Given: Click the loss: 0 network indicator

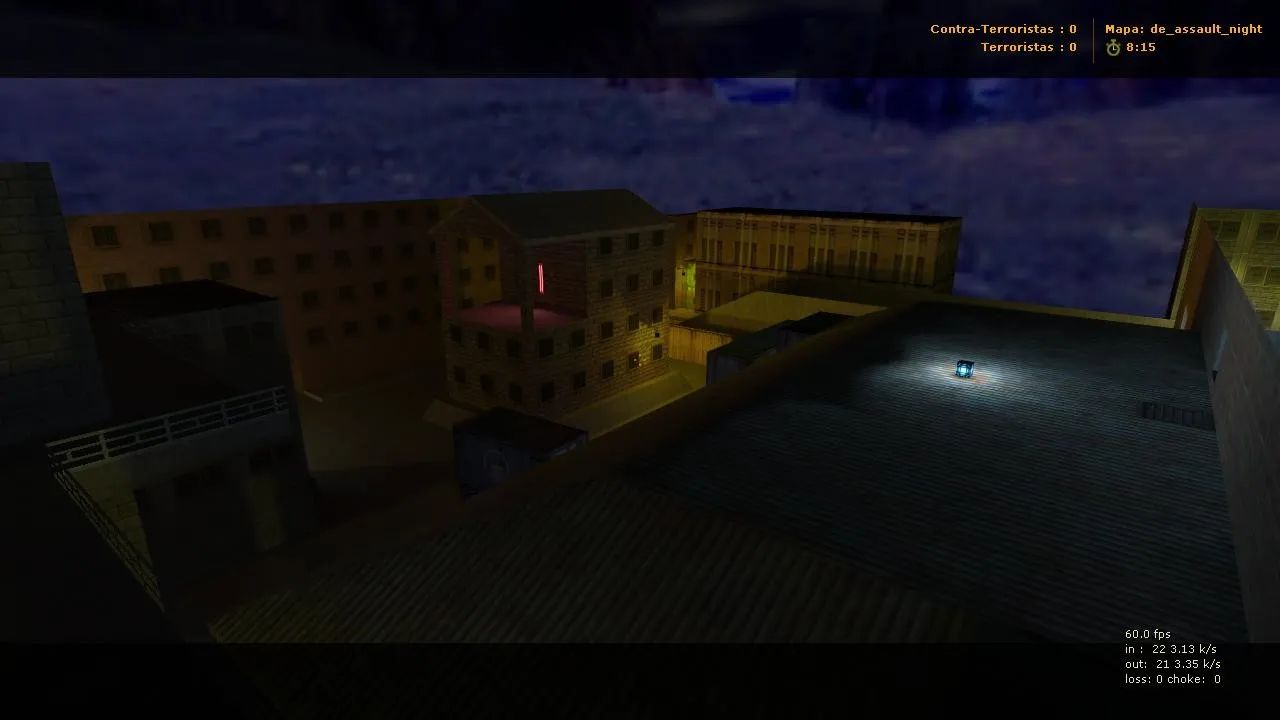Looking at the screenshot, I should click(x=1144, y=679).
